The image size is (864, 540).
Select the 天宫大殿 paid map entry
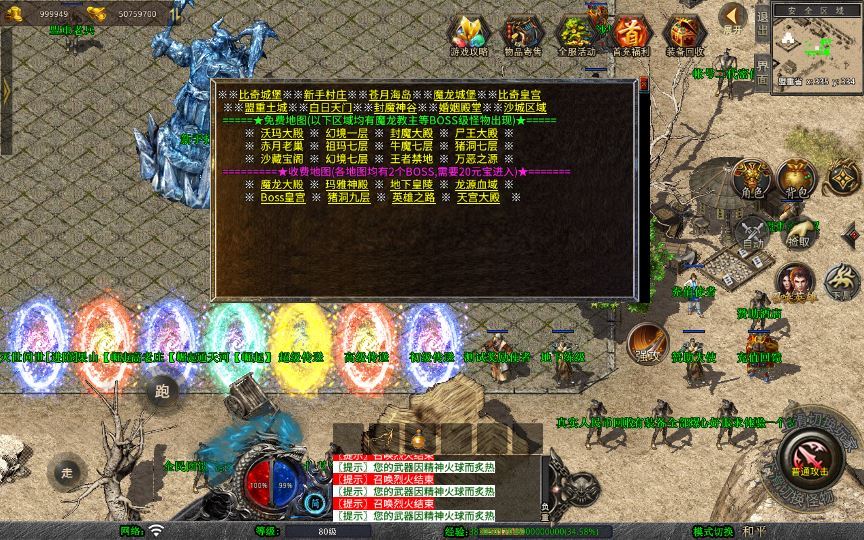point(477,198)
